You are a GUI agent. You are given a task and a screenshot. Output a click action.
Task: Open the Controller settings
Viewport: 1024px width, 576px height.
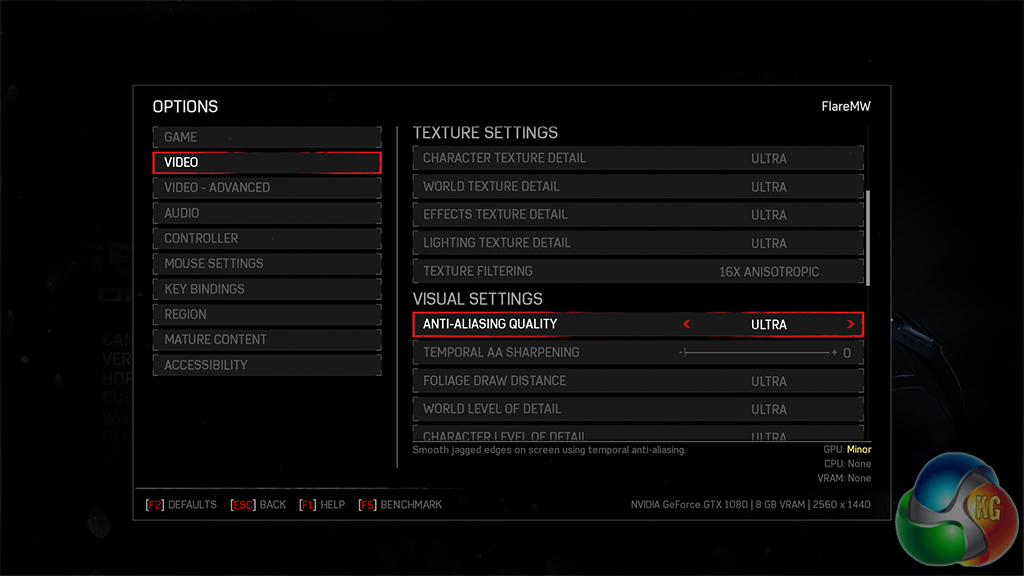point(266,238)
